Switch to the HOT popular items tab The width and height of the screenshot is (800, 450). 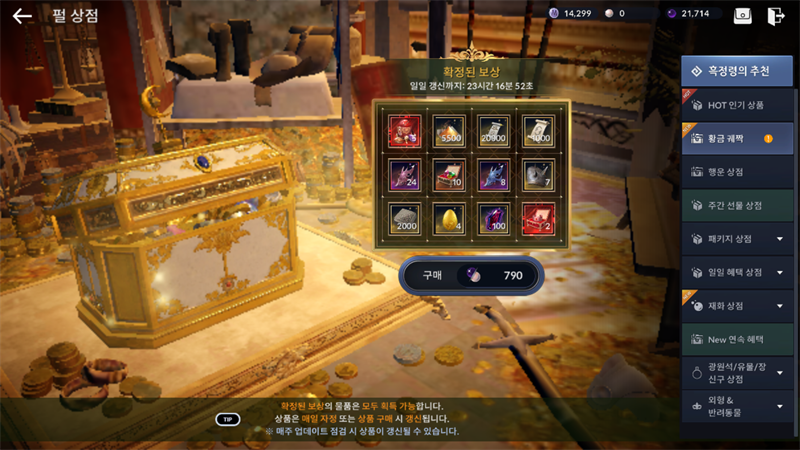pyautogui.click(x=737, y=105)
